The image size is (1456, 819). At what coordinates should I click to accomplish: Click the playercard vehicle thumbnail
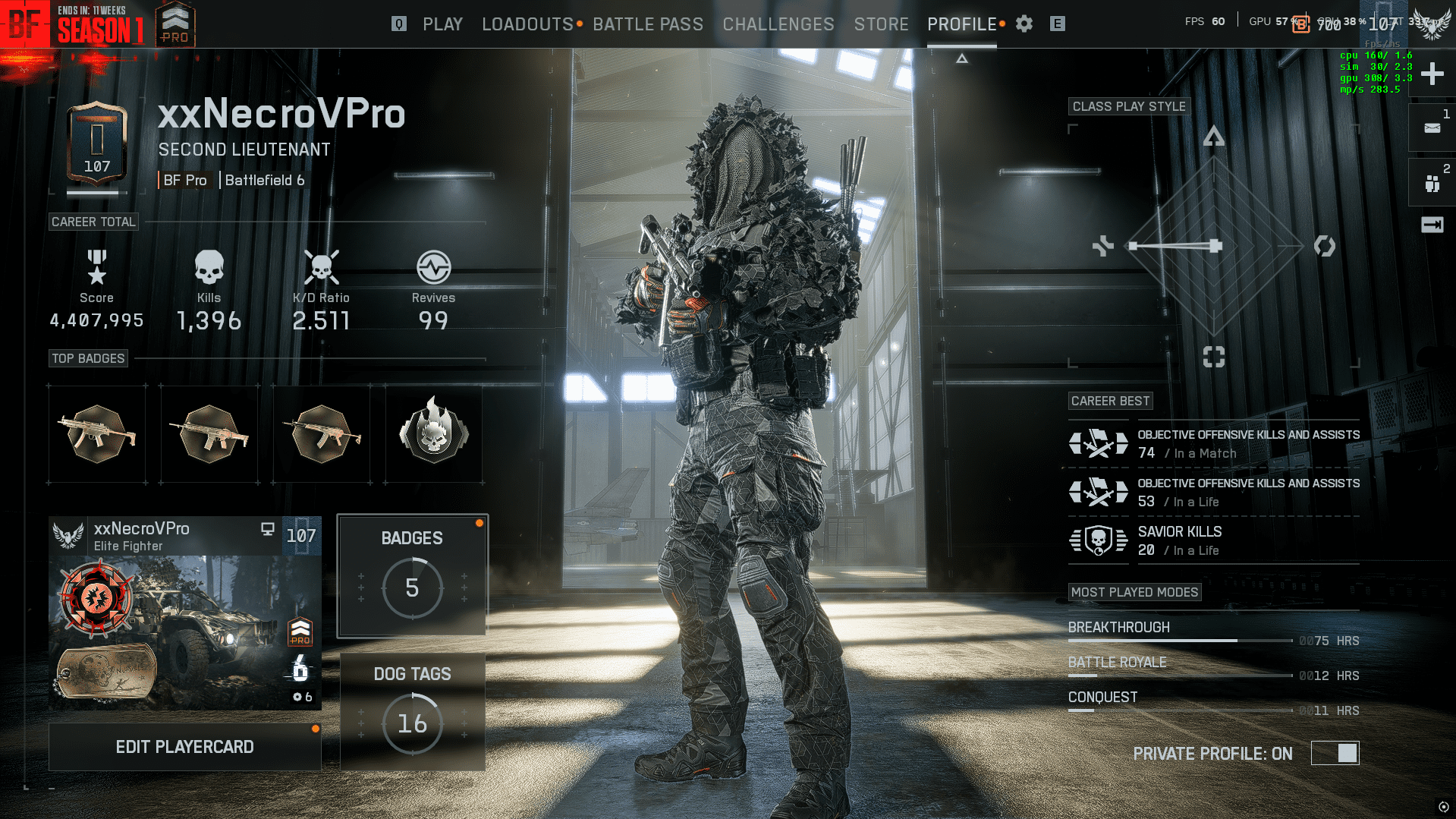184,626
